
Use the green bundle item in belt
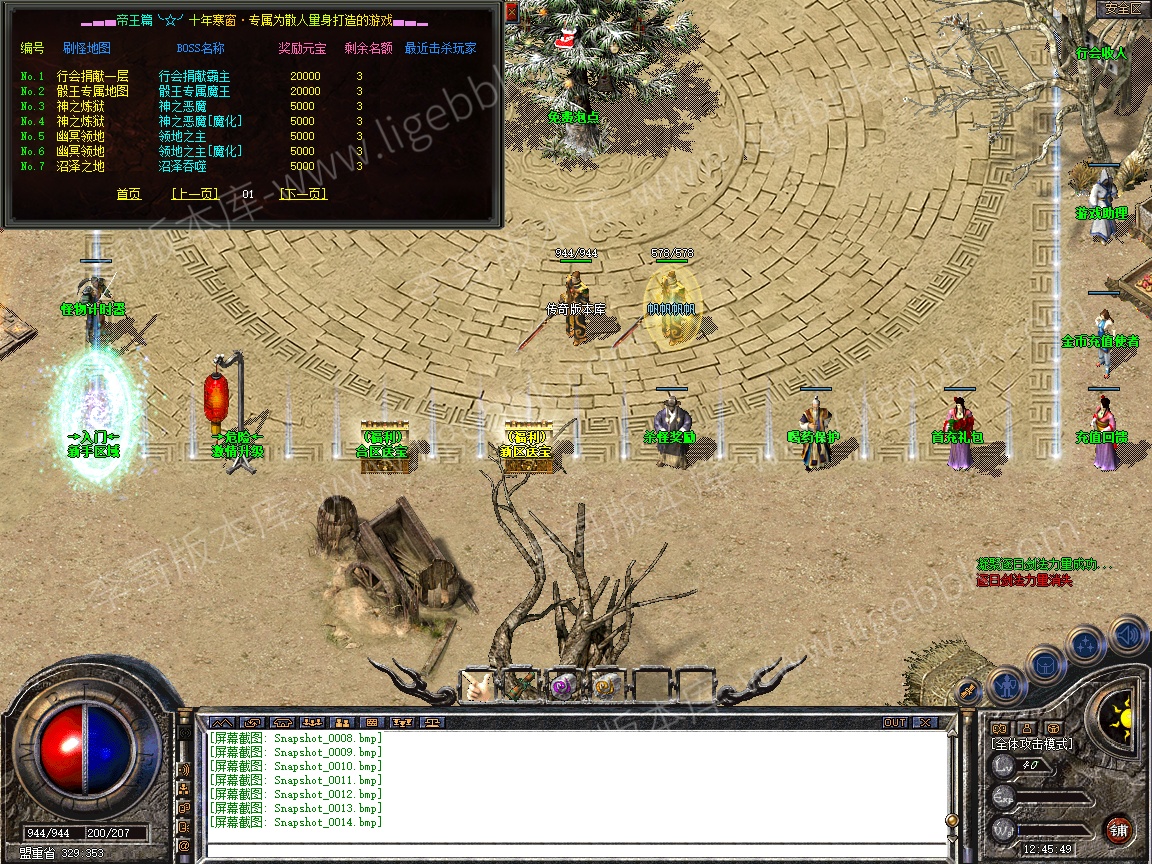pyautogui.click(x=520, y=685)
